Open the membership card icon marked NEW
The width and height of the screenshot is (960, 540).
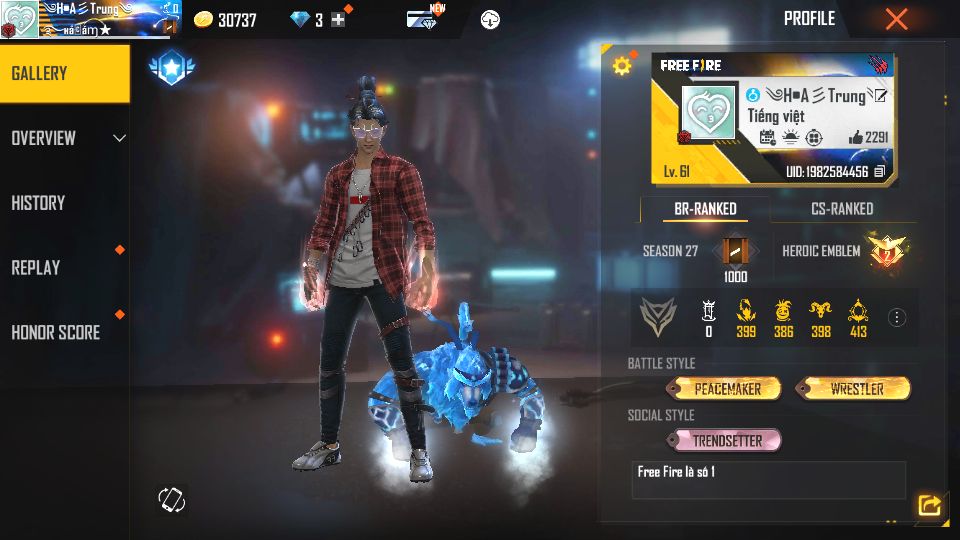(x=422, y=19)
